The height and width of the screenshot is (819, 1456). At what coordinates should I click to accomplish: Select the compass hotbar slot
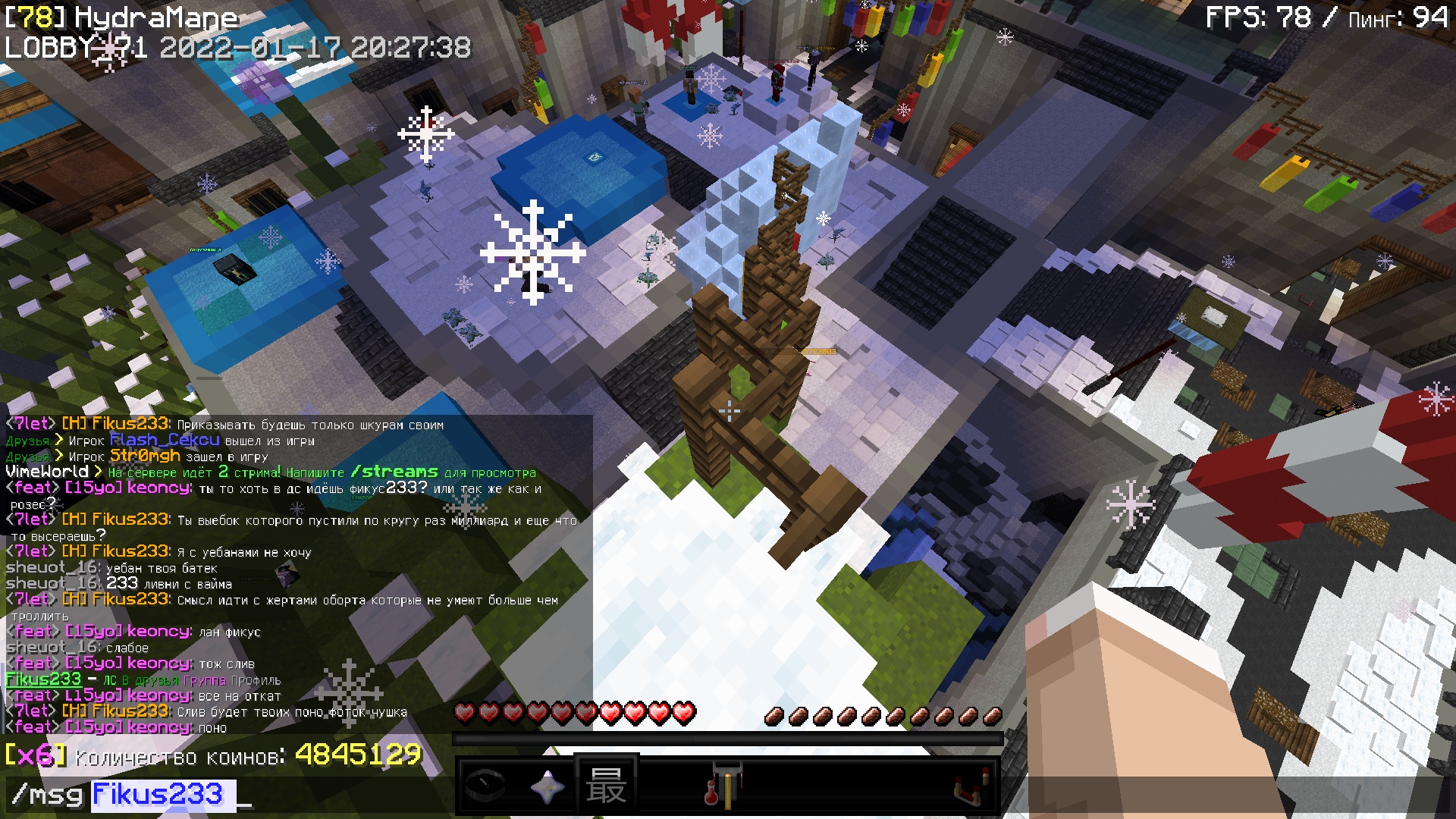[485, 786]
